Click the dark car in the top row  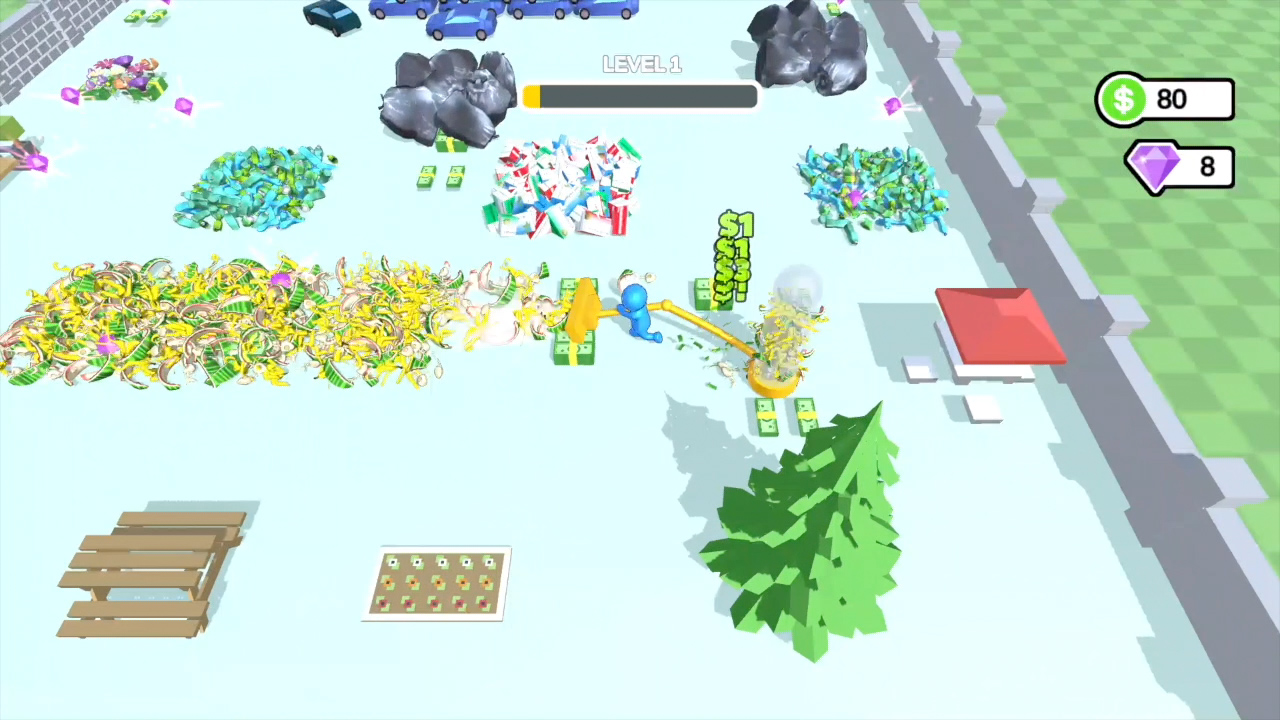click(330, 18)
